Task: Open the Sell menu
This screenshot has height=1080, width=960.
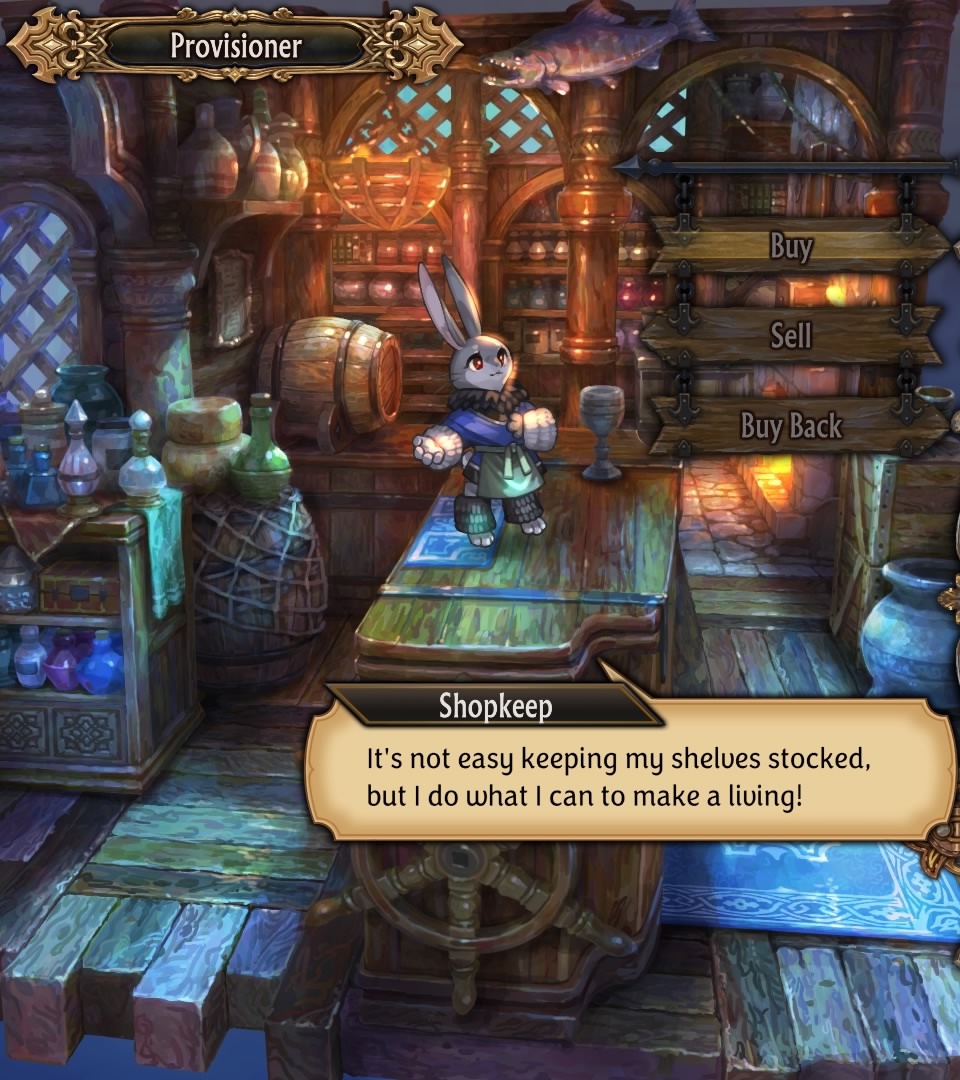Action: (791, 335)
